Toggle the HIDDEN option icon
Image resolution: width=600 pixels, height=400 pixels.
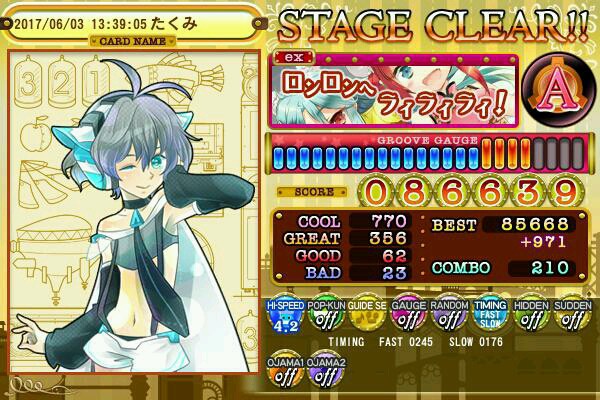click(x=530, y=316)
